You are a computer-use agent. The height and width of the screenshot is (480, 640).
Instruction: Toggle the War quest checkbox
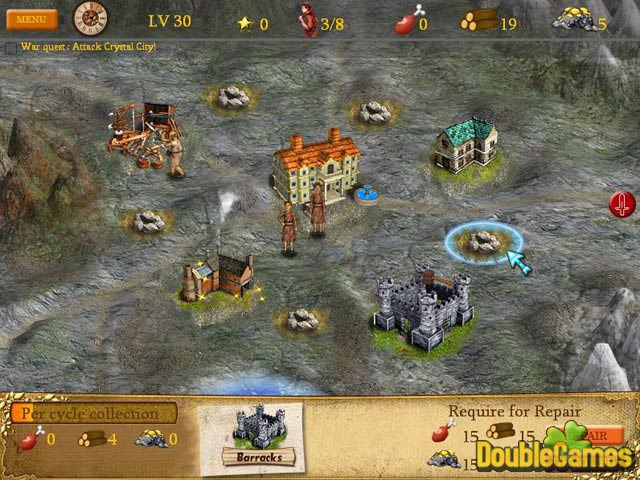pos(10,47)
